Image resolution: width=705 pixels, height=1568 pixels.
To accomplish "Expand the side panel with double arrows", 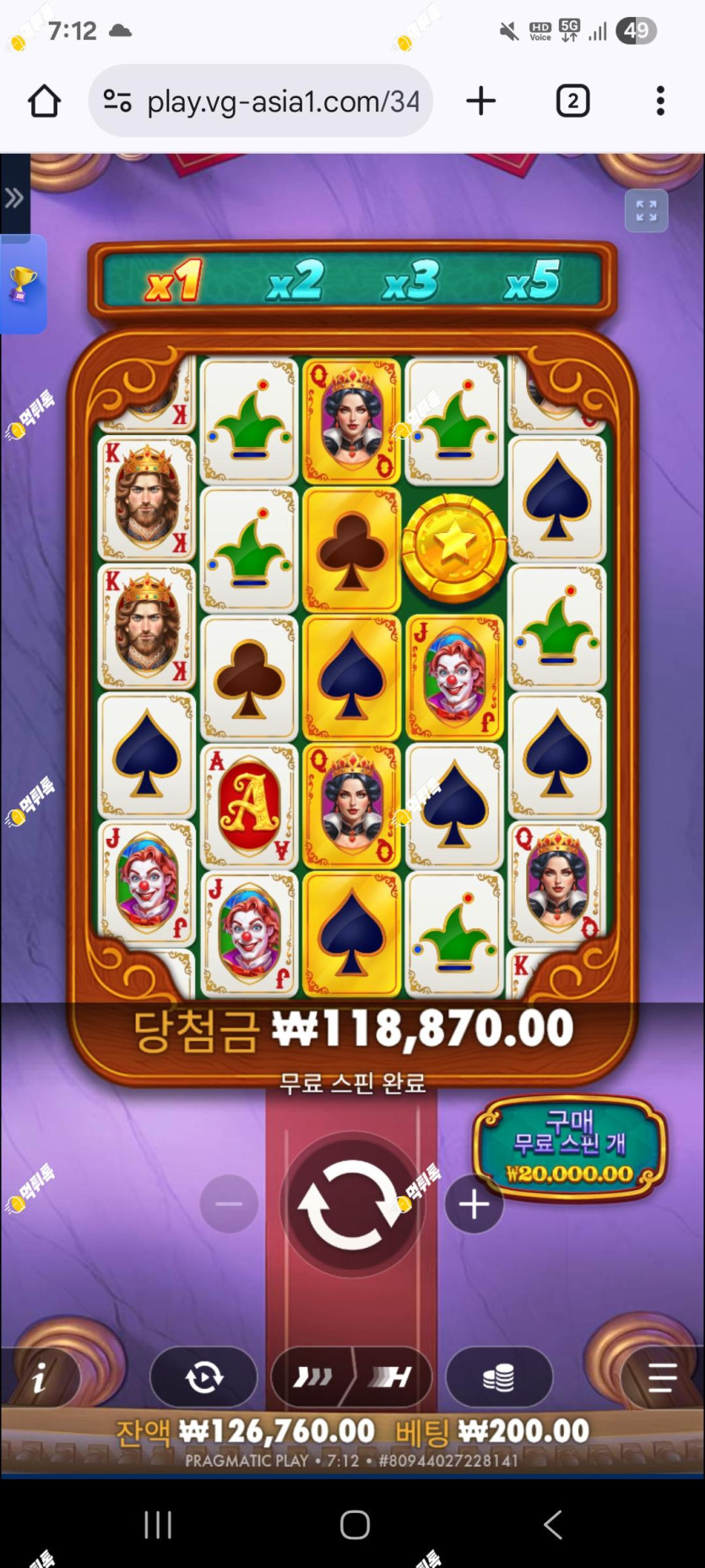I will tap(14, 199).
